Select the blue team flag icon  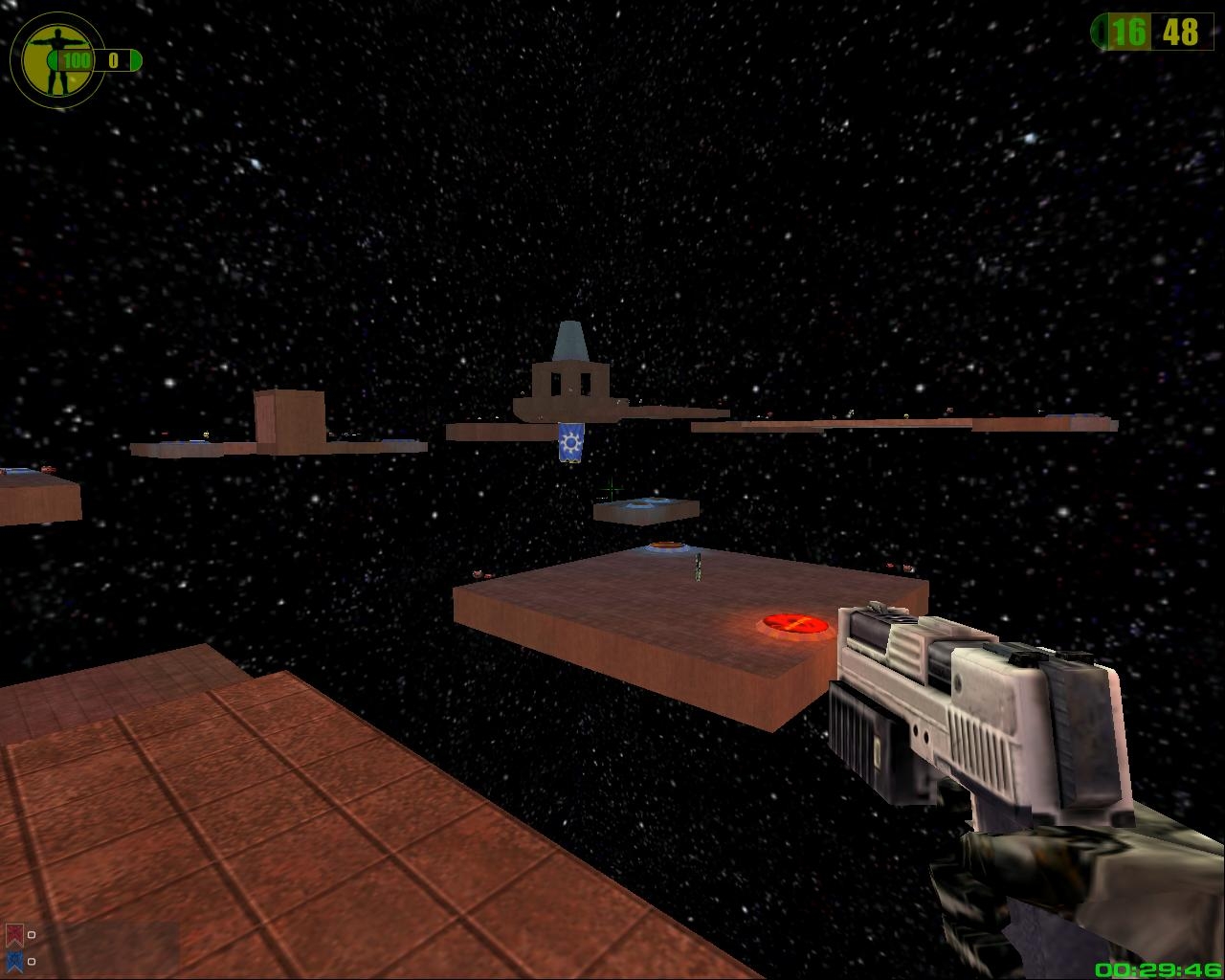tap(14, 960)
